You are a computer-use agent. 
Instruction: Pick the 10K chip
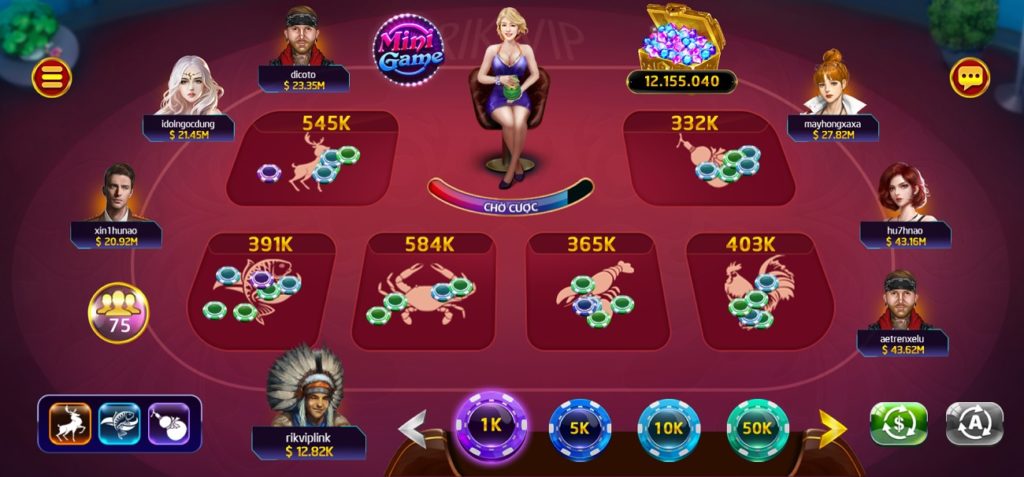coord(669,427)
